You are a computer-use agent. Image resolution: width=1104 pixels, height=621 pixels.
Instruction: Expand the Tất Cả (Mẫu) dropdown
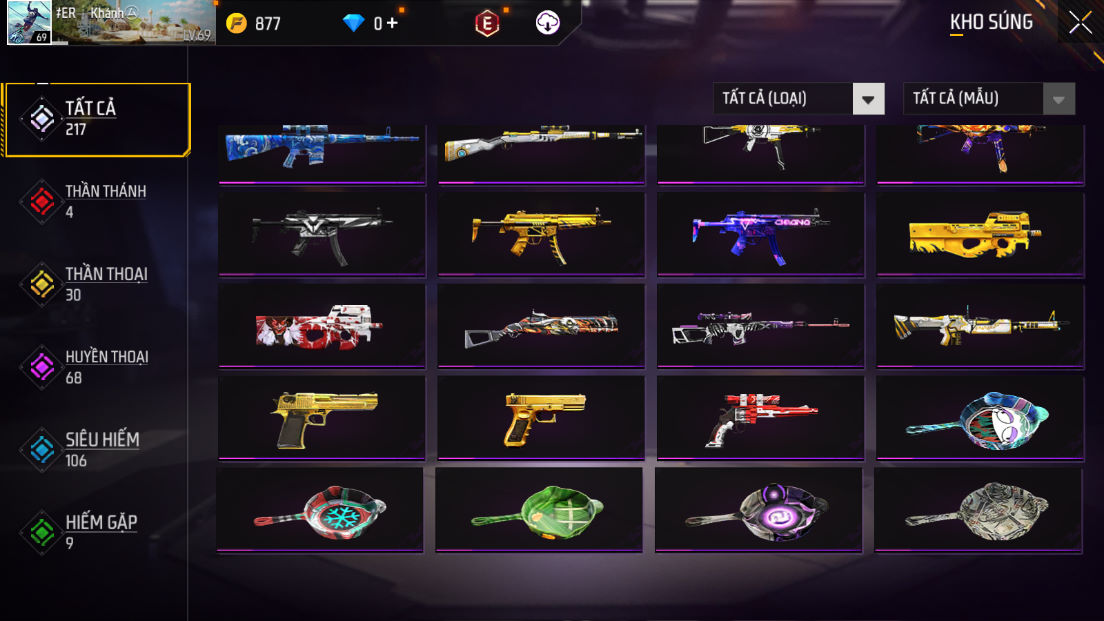tap(988, 98)
